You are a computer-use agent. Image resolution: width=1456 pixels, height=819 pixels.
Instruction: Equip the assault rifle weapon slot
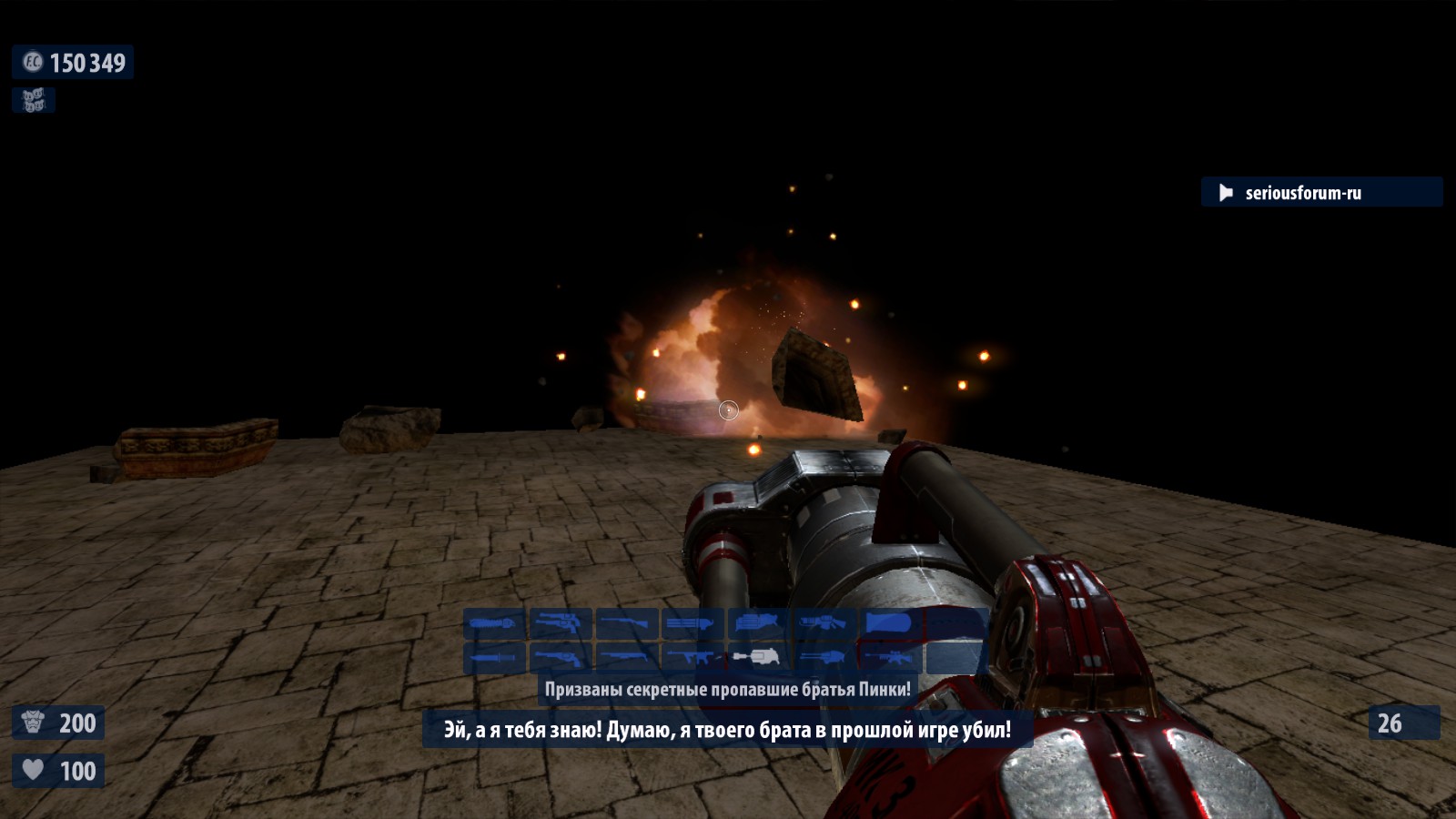tap(693, 657)
